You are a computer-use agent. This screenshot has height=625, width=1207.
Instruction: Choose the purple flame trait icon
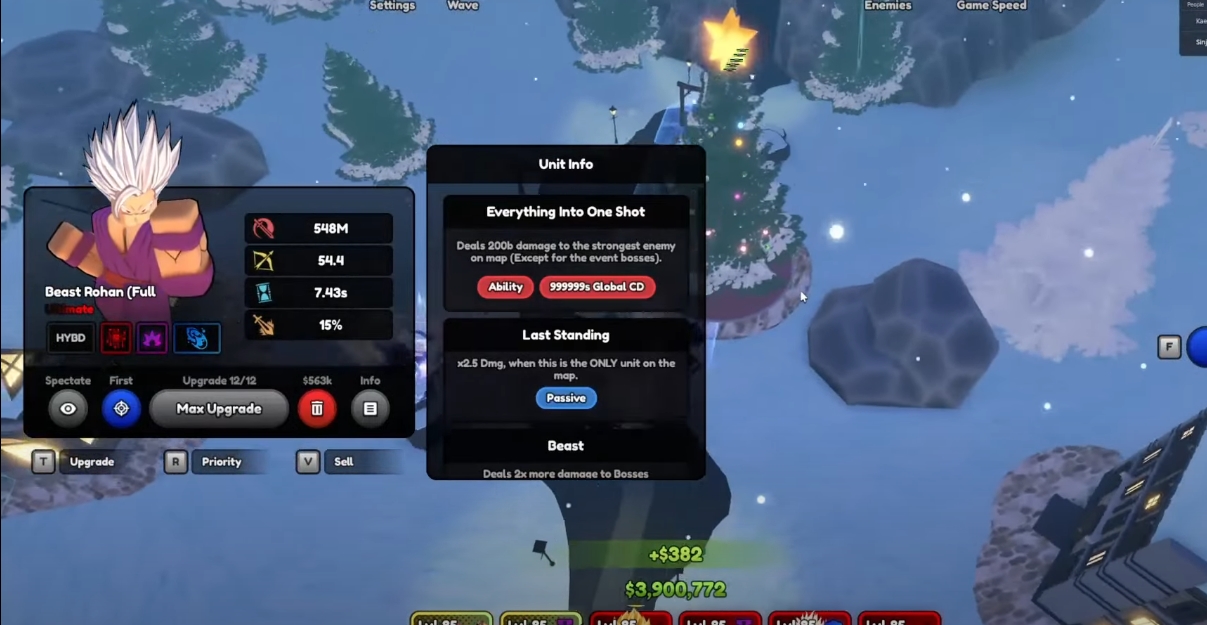coord(152,338)
